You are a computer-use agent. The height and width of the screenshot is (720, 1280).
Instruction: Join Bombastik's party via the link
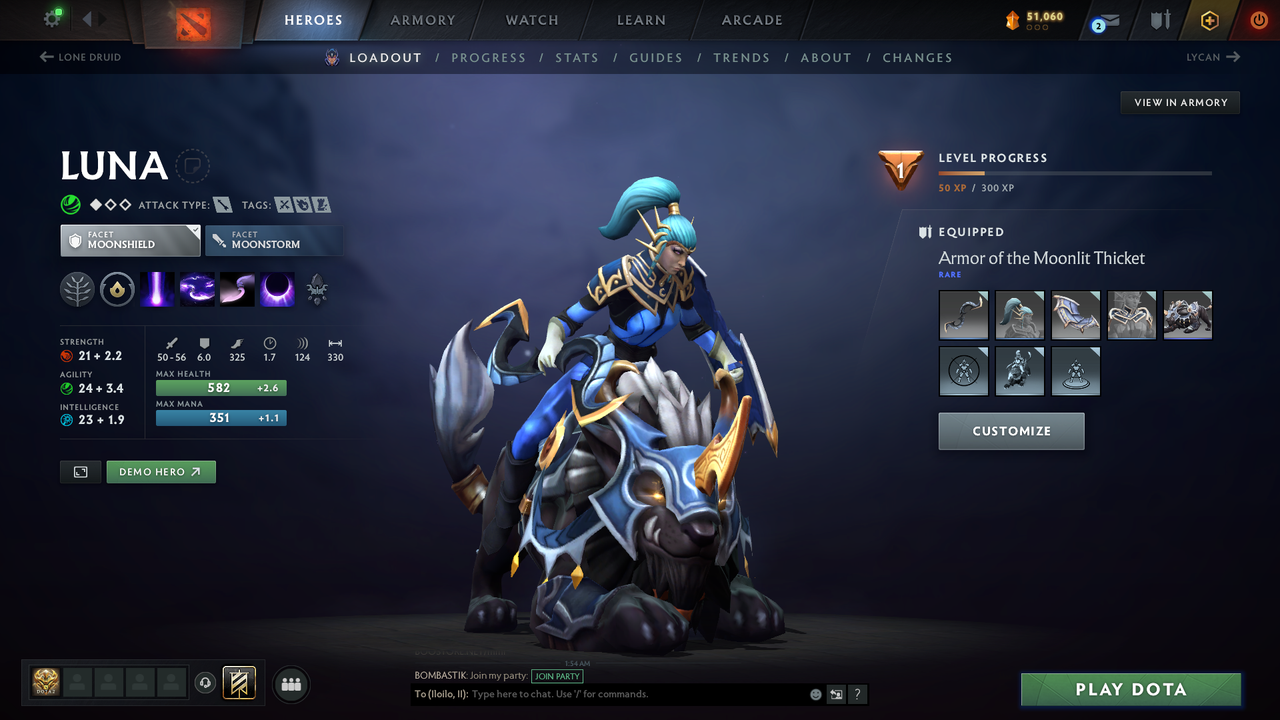point(557,676)
